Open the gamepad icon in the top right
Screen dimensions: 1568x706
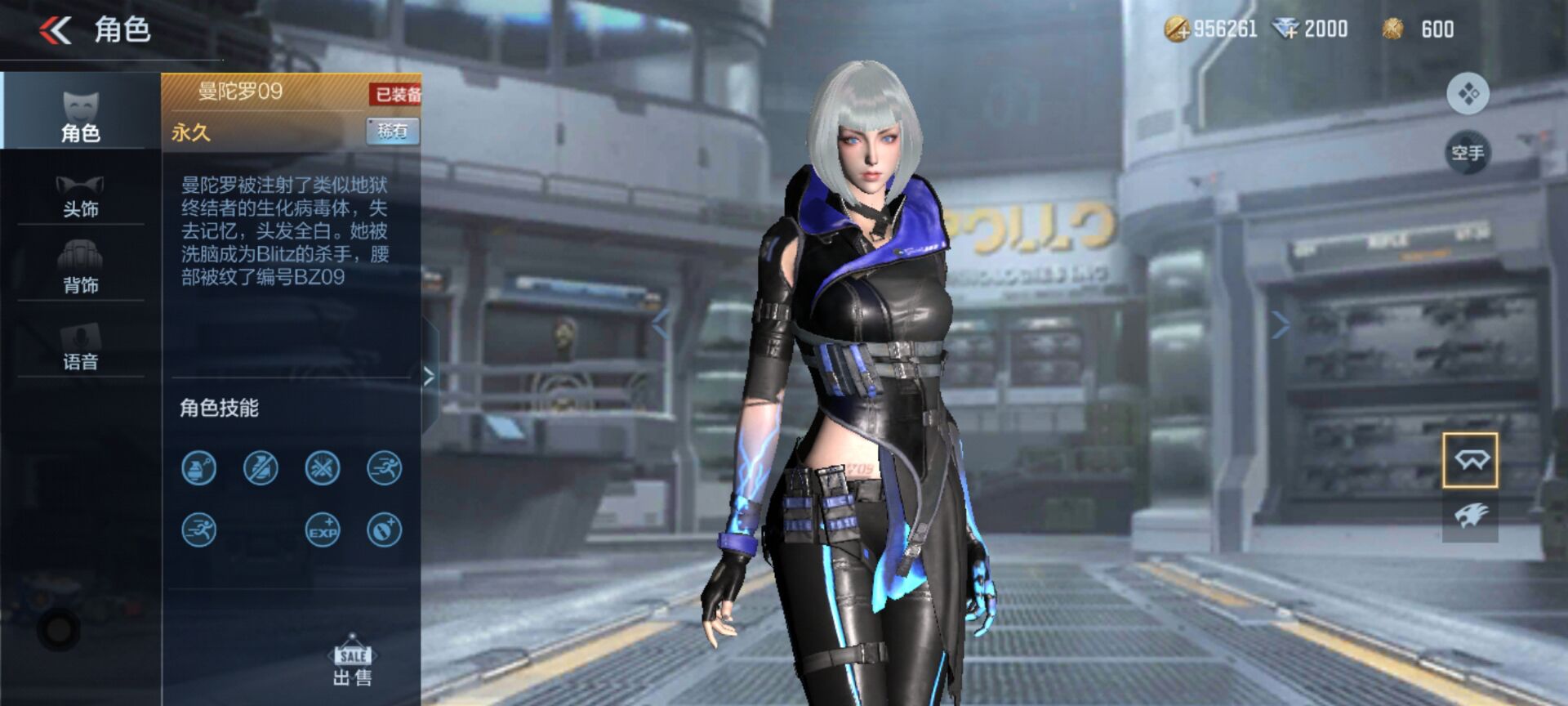(1468, 93)
